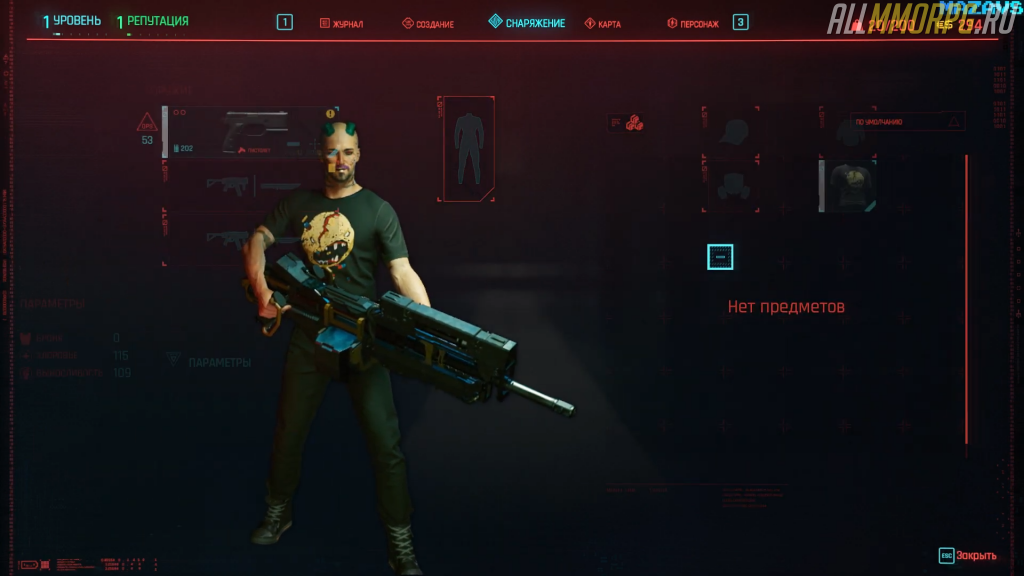Select the Снаряжение (Inventory) tab
The width and height of the screenshot is (1024, 576).
point(527,22)
